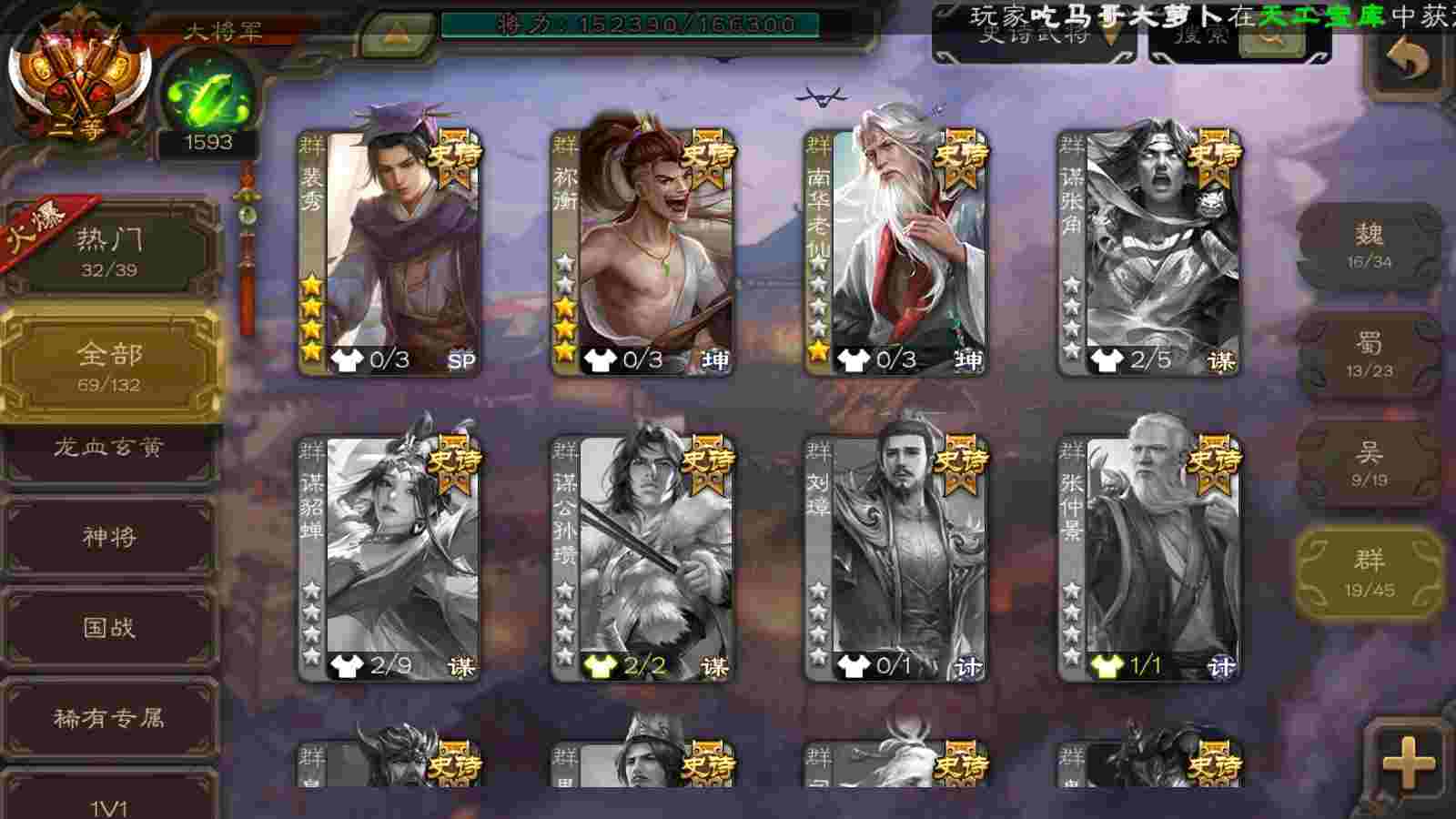The height and width of the screenshot is (819, 1456).
Task: Filter heroes by 魏 faction
Action: [x=1369, y=246]
